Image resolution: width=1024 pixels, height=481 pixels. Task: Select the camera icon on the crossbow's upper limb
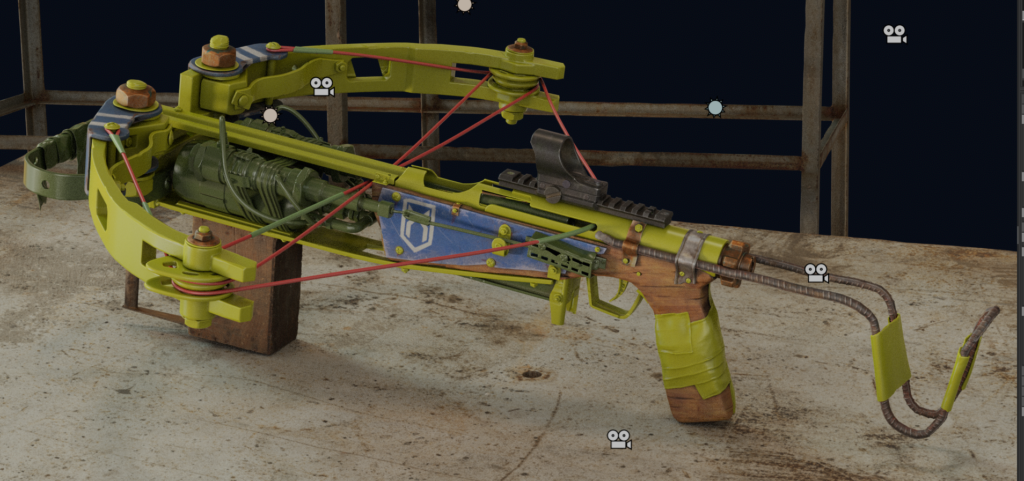(x=322, y=87)
